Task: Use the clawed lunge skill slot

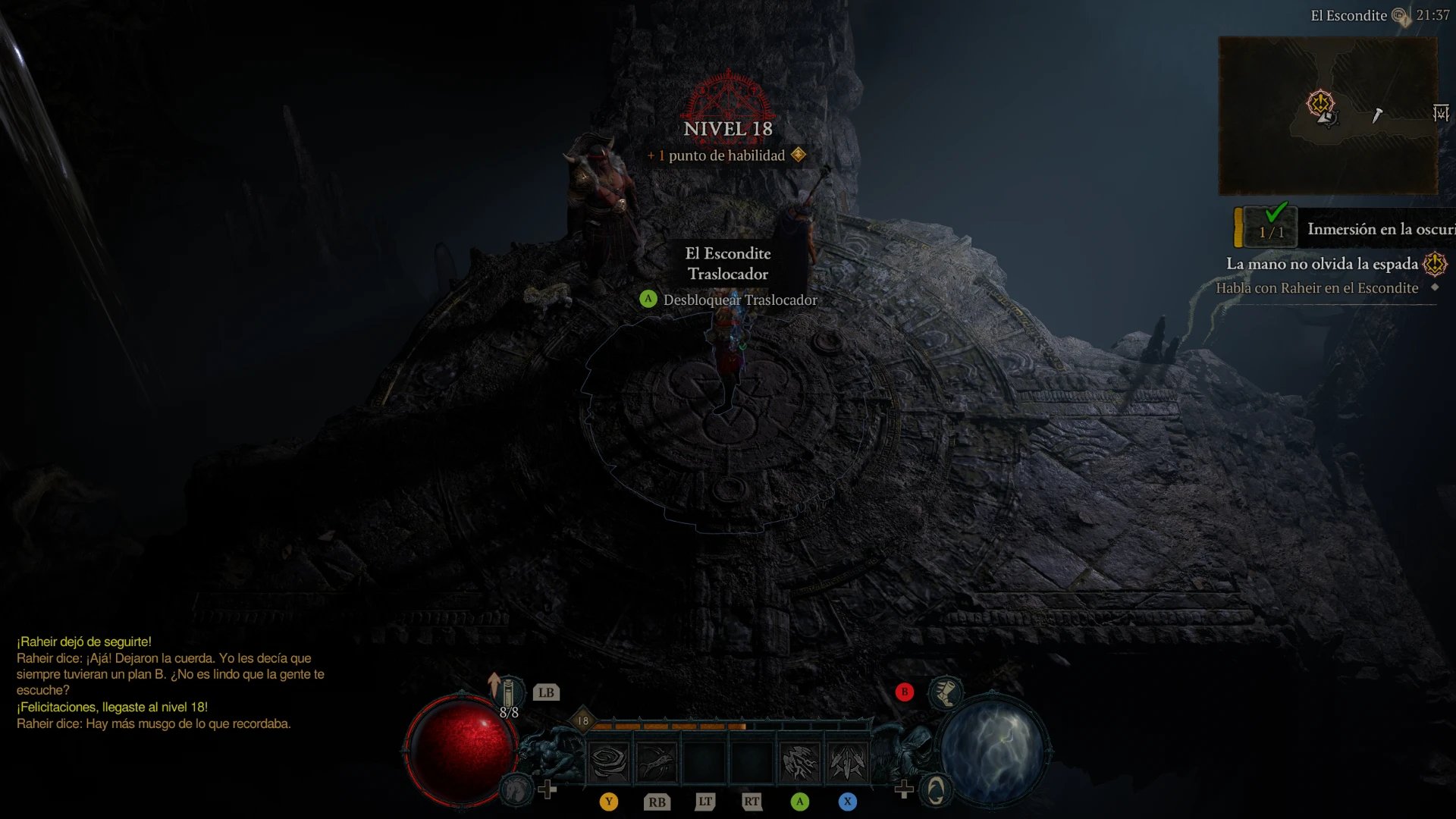Action: pos(657,762)
